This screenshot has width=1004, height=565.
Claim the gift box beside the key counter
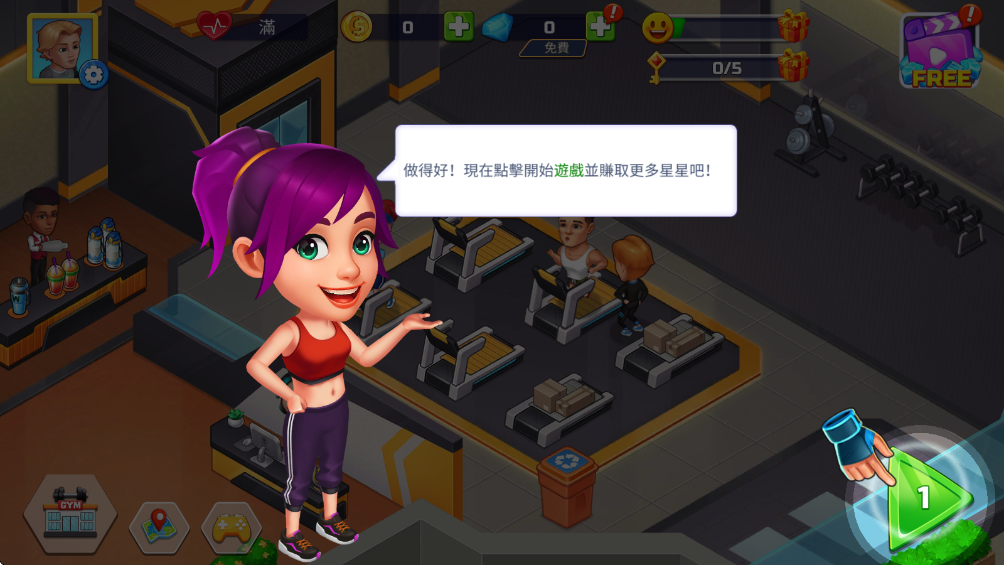(793, 66)
